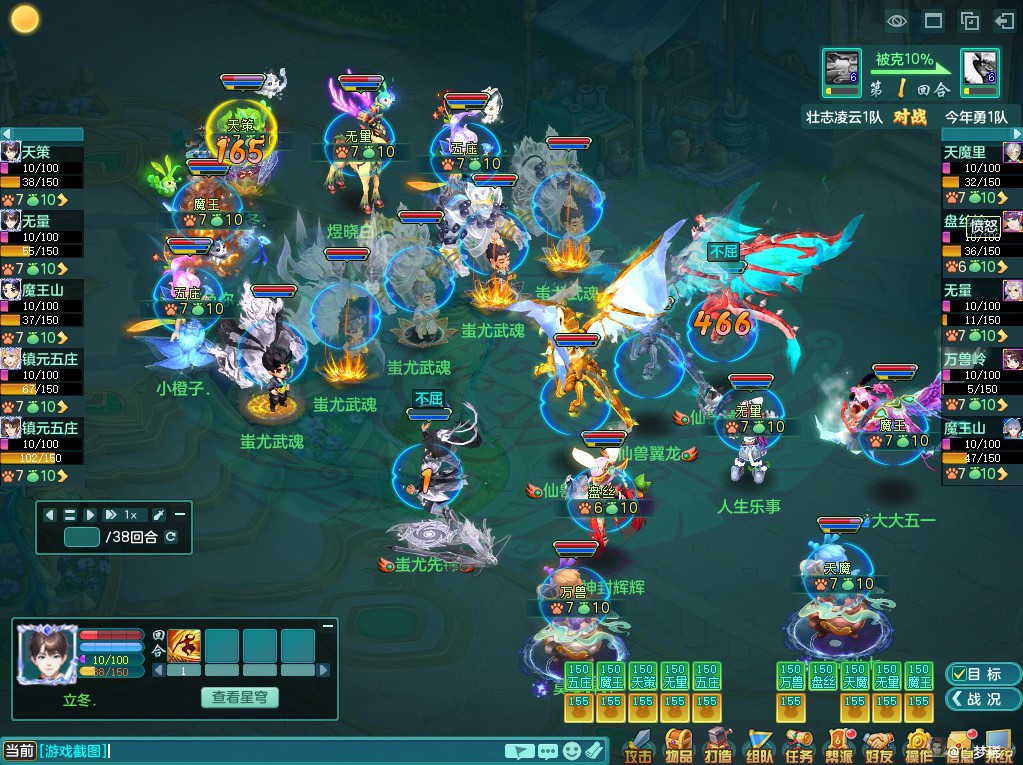Open the 组队 (Team) panel
This screenshot has height=765, width=1023.
coord(759,744)
